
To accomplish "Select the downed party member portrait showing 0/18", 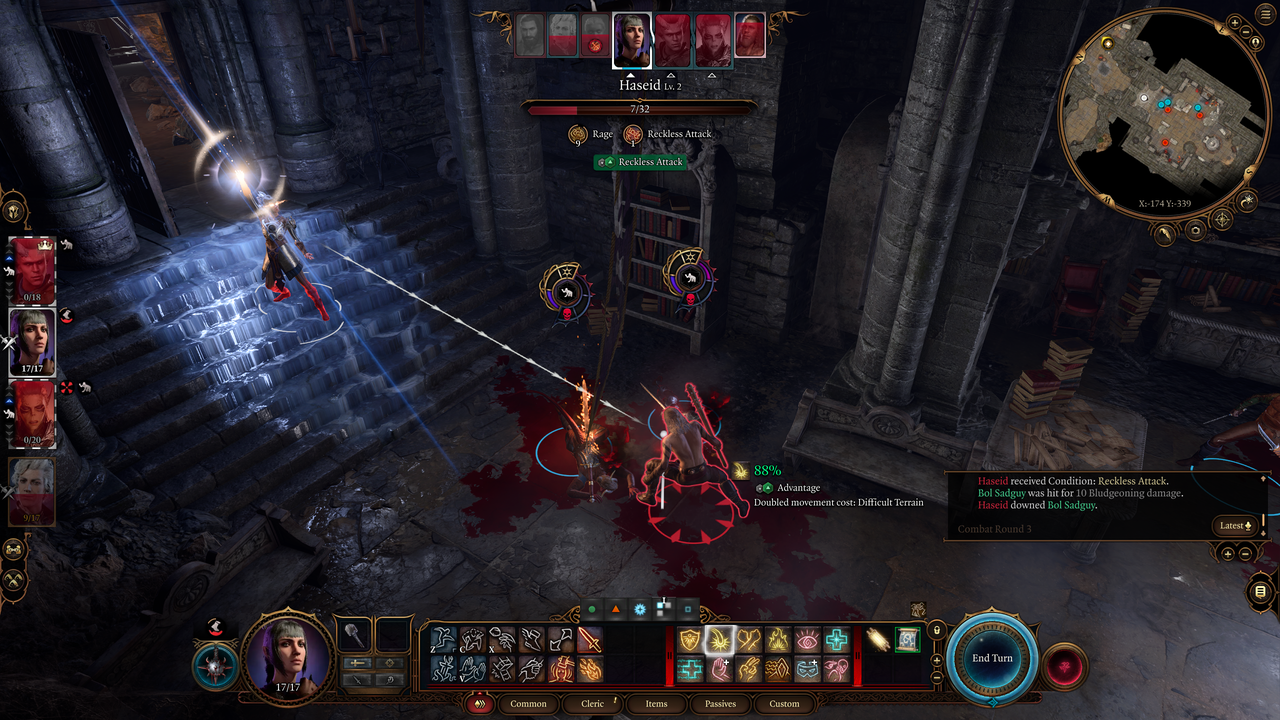I will pos(32,270).
